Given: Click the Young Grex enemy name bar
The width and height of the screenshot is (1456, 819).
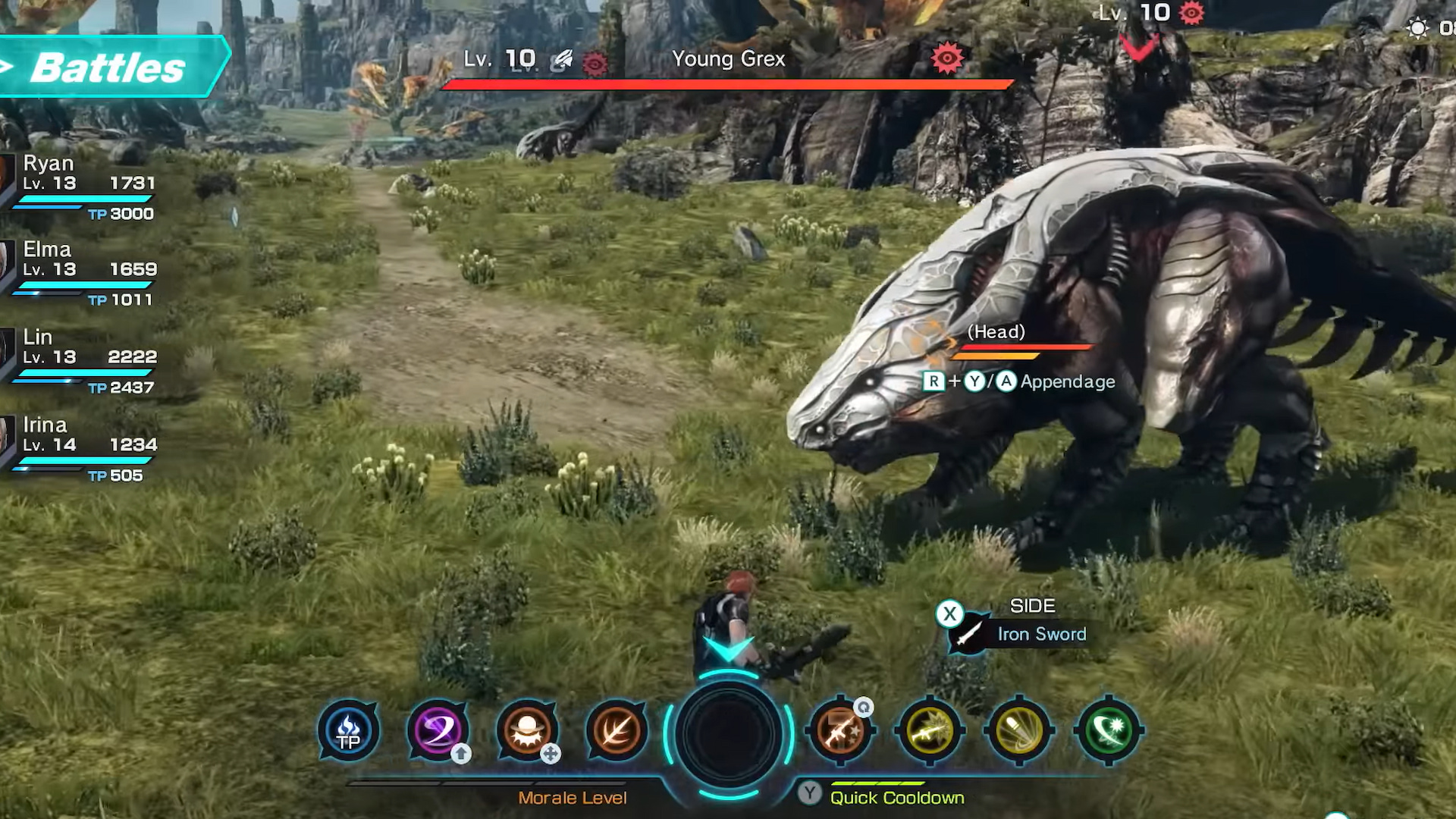Looking at the screenshot, I should (x=728, y=61).
